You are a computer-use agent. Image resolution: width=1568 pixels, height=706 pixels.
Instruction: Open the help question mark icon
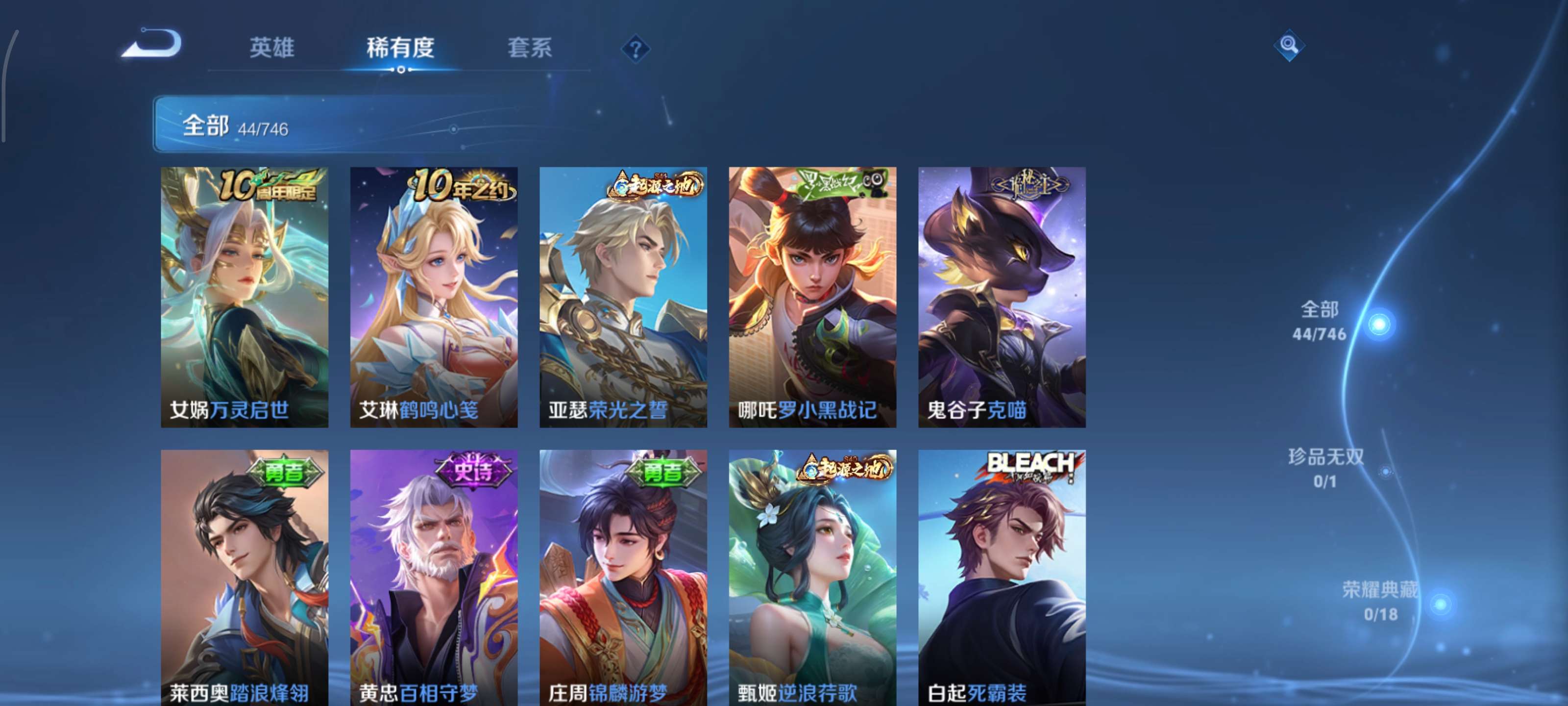(635, 51)
